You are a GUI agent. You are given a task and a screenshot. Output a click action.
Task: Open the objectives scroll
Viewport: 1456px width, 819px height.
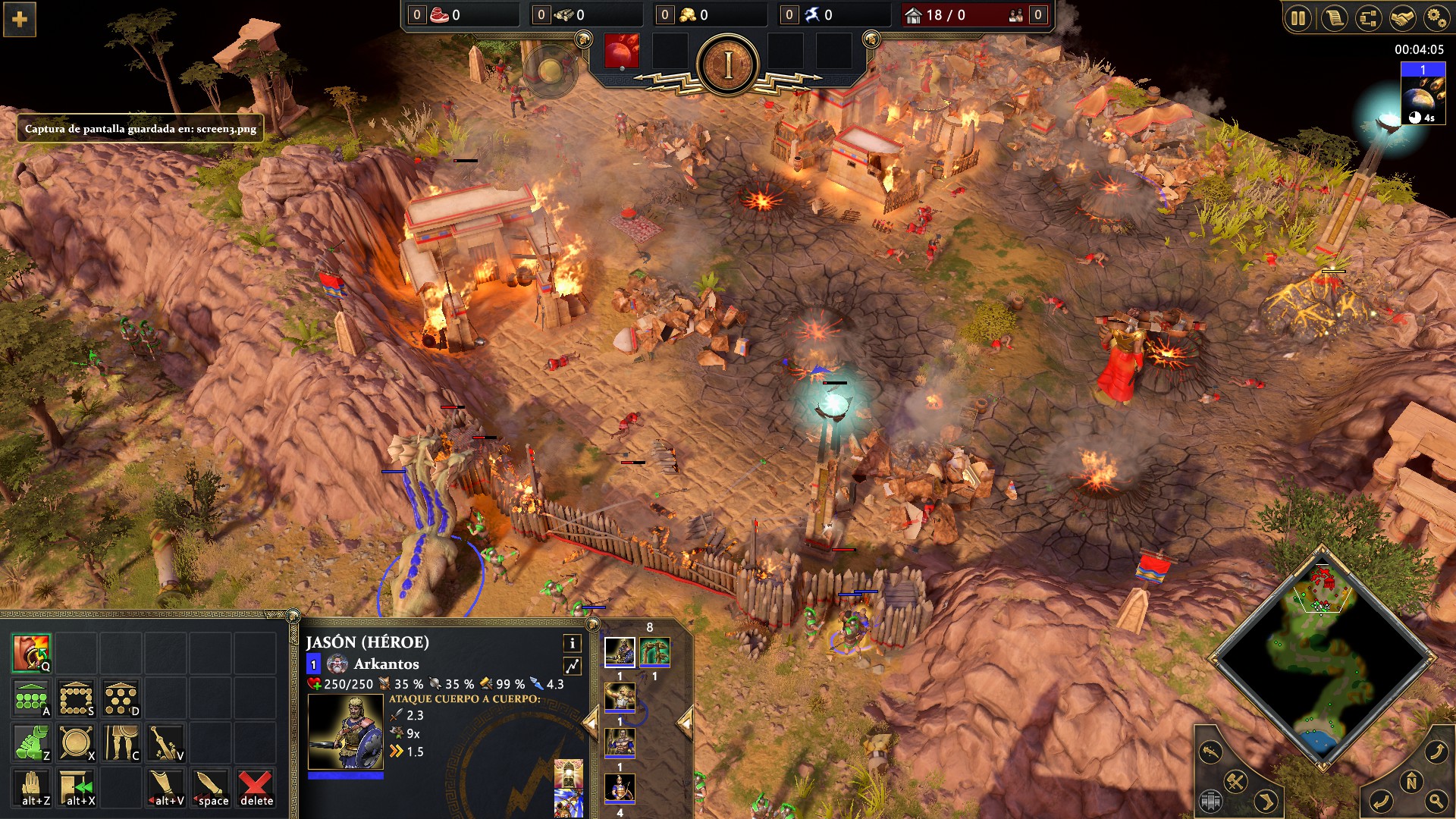tap(1333, 18)
